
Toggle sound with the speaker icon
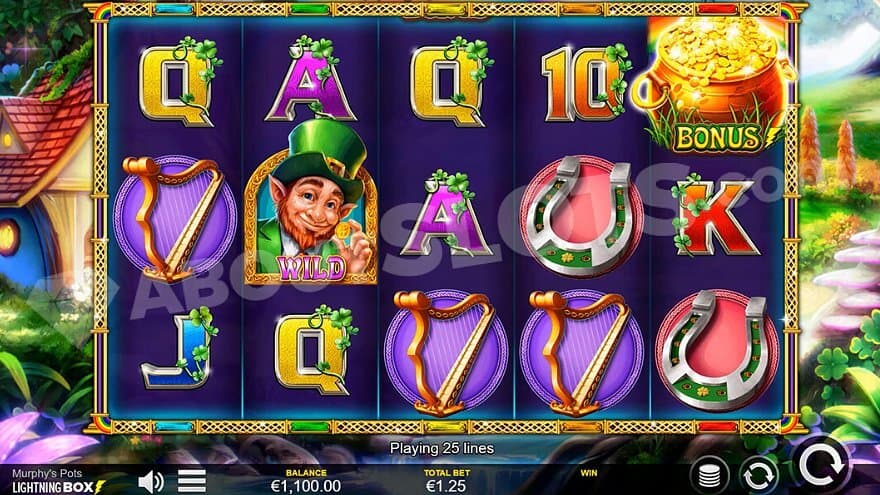coord(151,481)
